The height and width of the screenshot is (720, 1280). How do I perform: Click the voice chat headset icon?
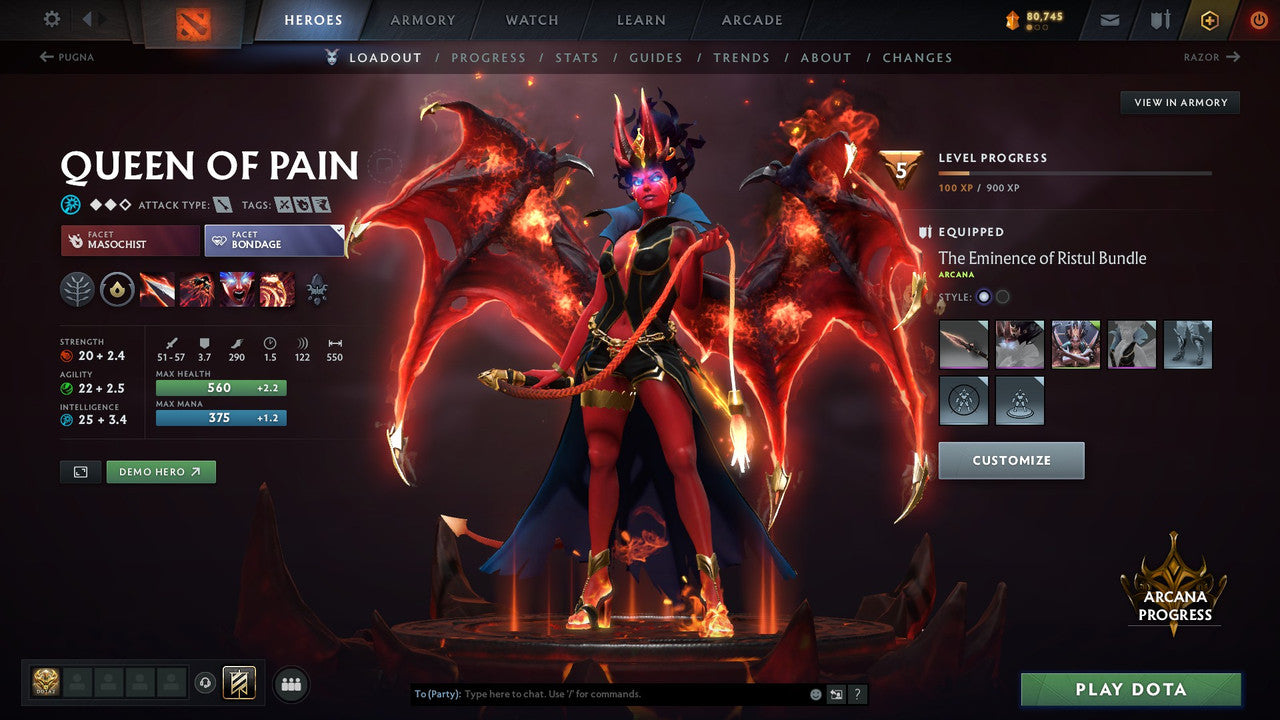[207, 683]
